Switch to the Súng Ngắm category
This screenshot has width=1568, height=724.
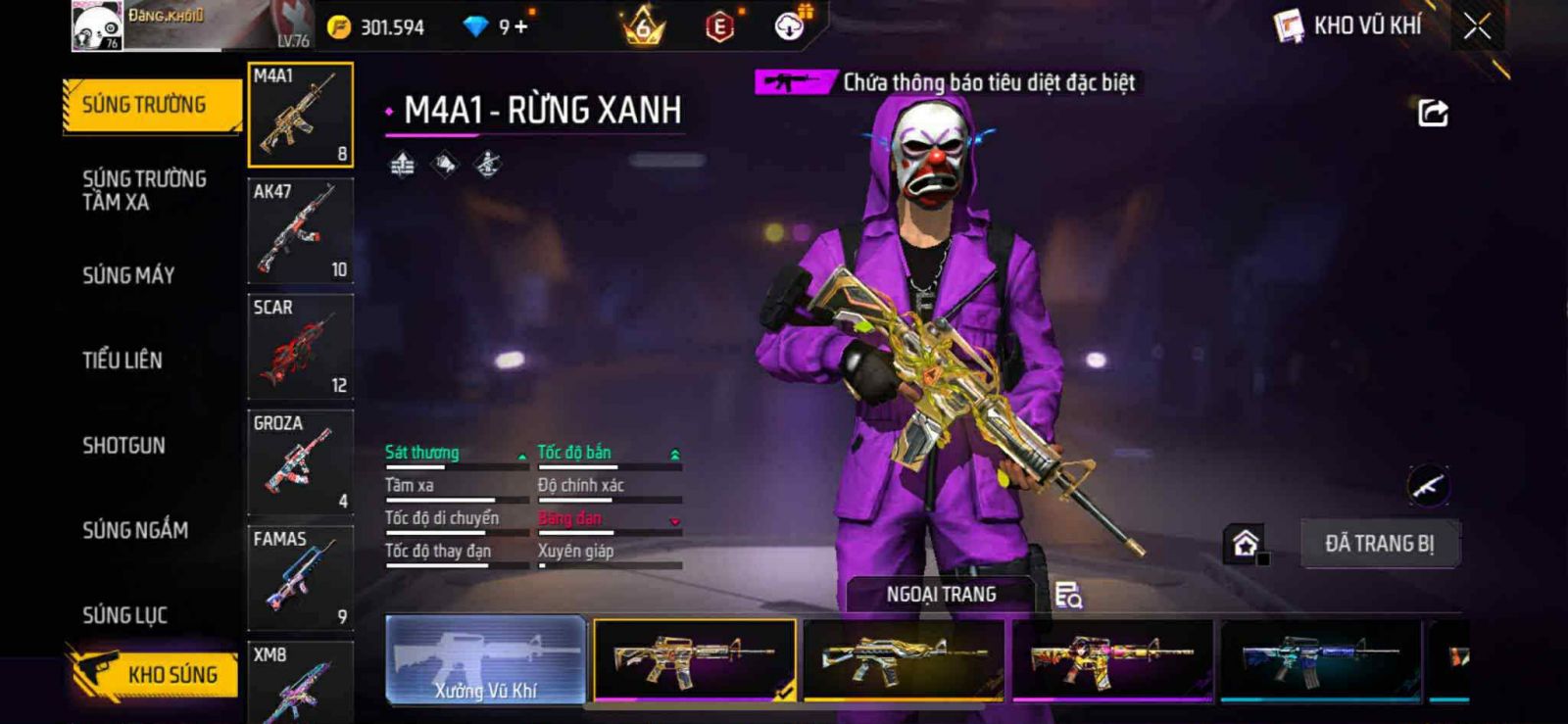[135, 530]
